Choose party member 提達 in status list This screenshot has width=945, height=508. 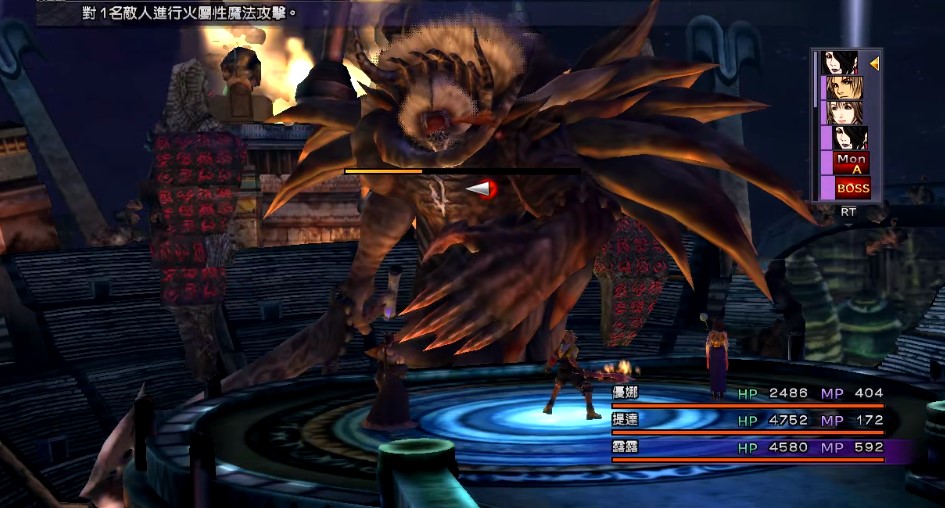[x=624, y=420]
